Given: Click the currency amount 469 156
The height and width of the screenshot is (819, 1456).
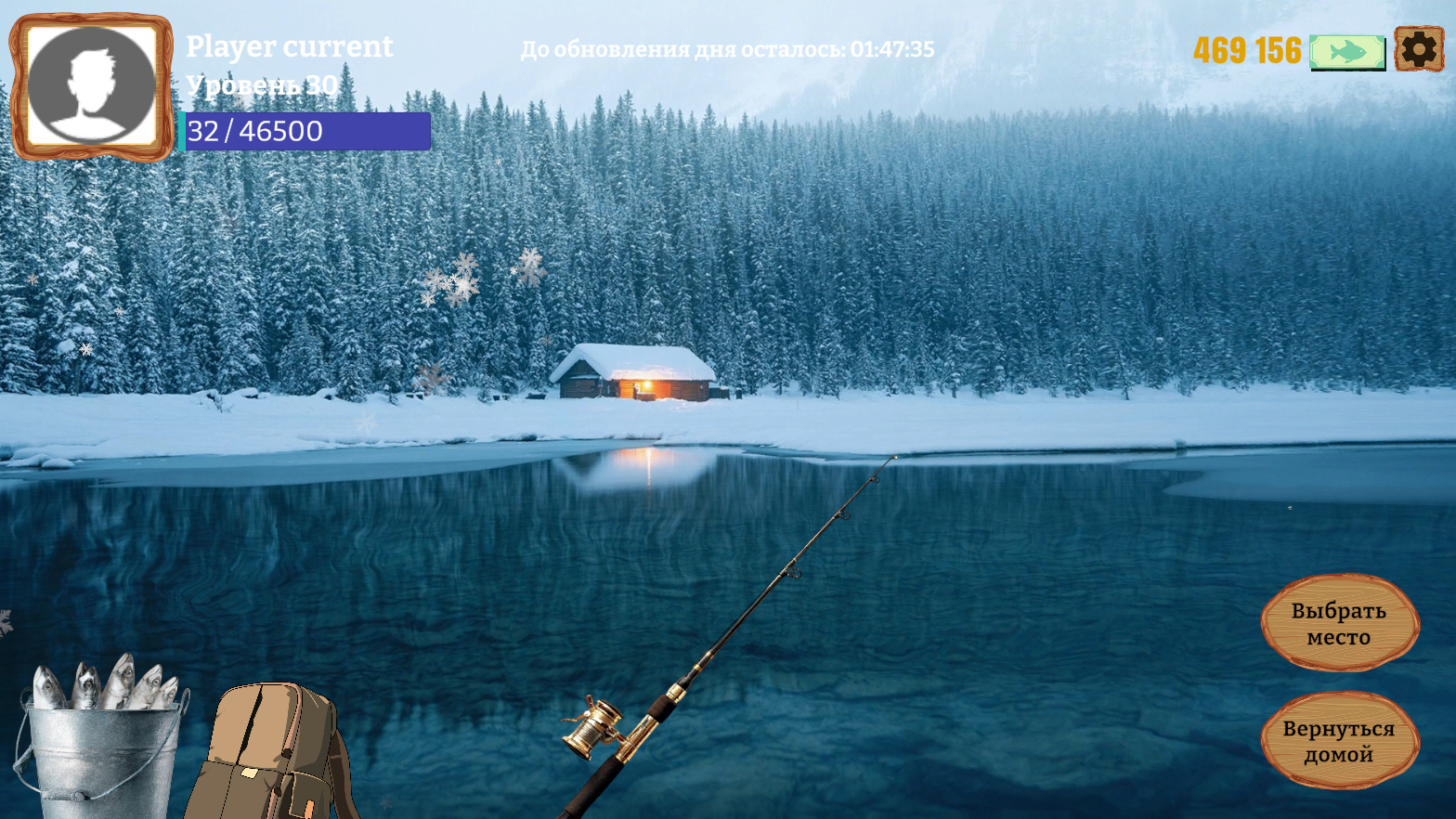Looking at the screenshot, I should [x=1248, y=51].
